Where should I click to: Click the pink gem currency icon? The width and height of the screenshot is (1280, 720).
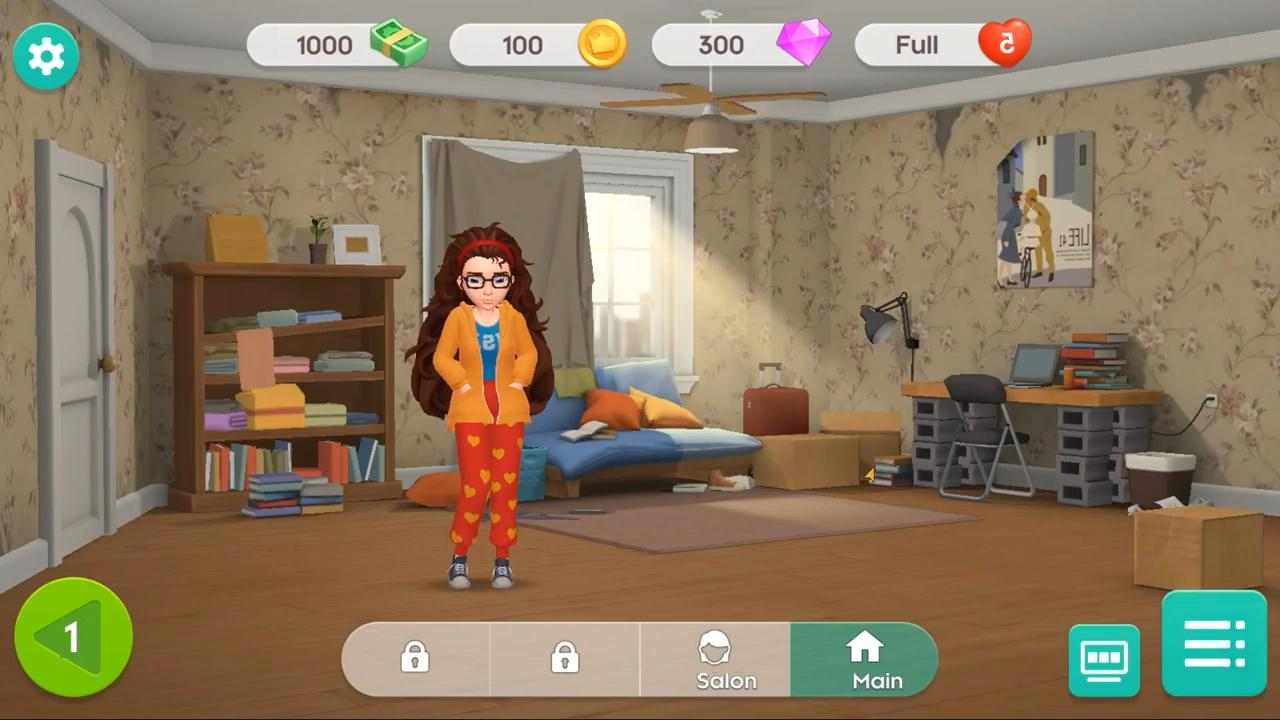[804, 43]
